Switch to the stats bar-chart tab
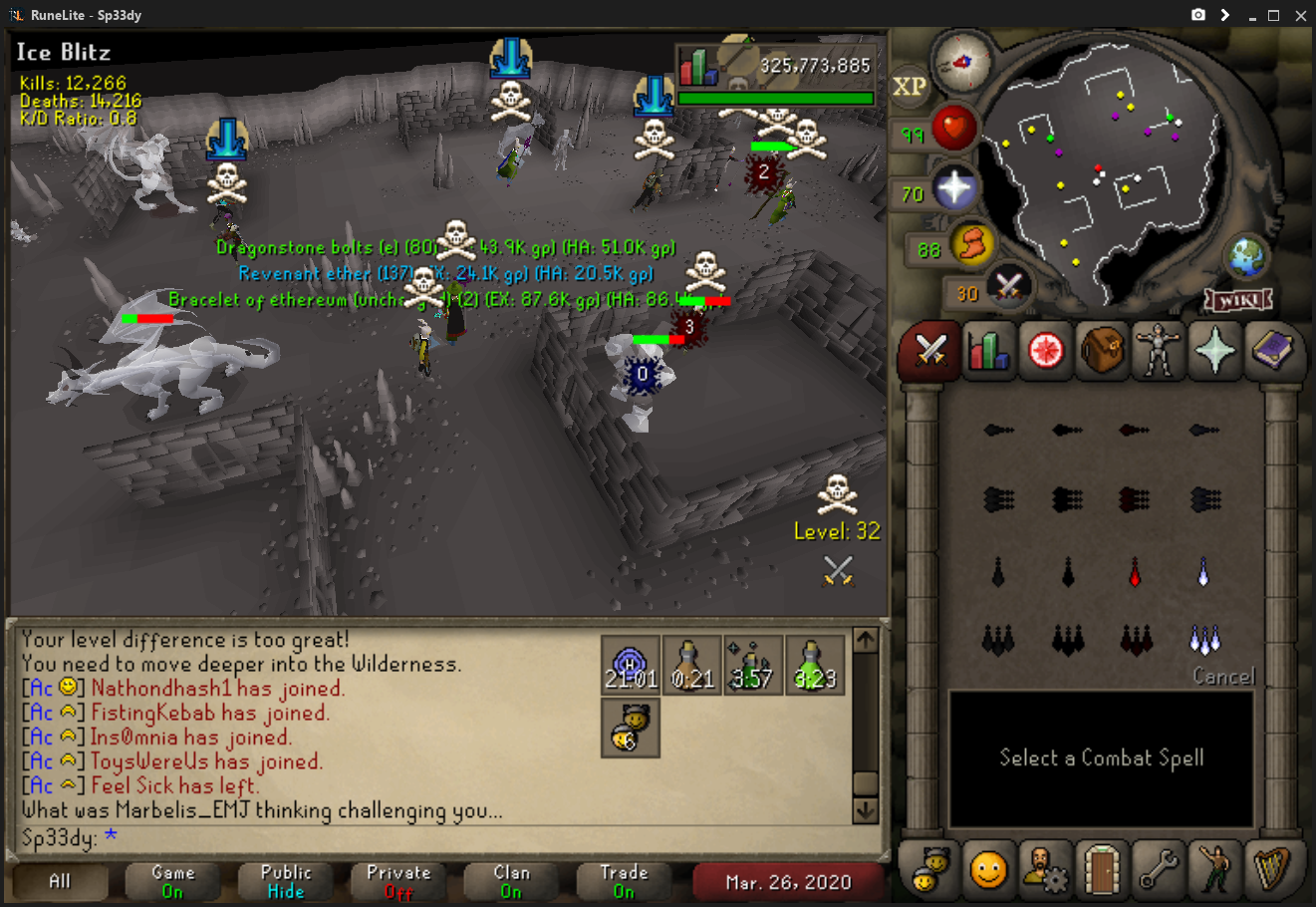1316x907 pixels. point(987,351)
